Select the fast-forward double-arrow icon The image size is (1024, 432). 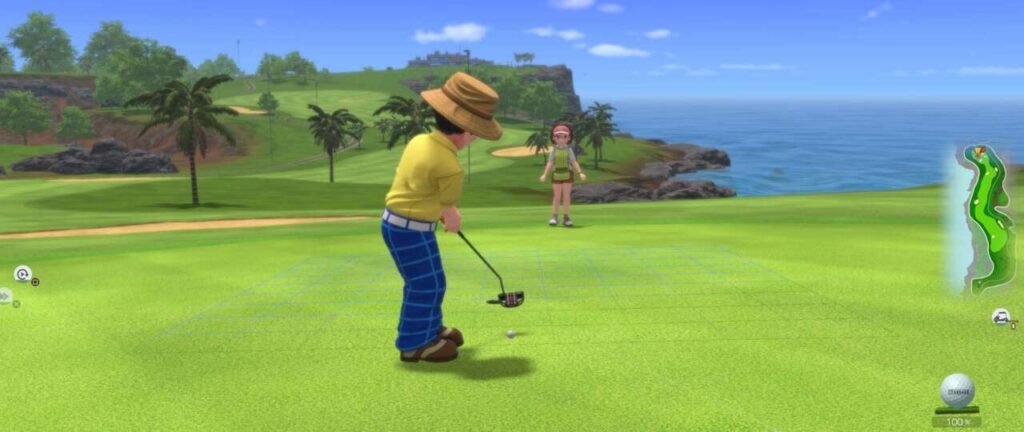tap(5, 296)
